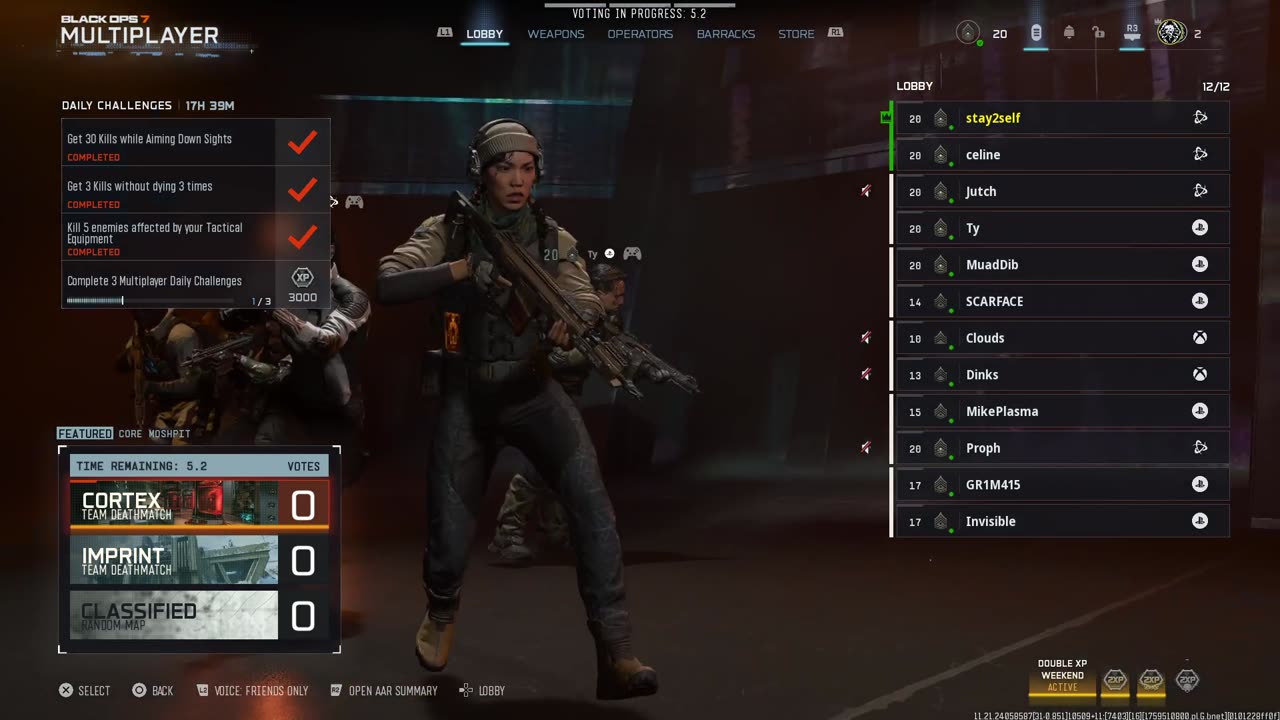Choose Jutch from the lobby list
The height and width of the screenshot is (720, 1280).
point(1062,191)
